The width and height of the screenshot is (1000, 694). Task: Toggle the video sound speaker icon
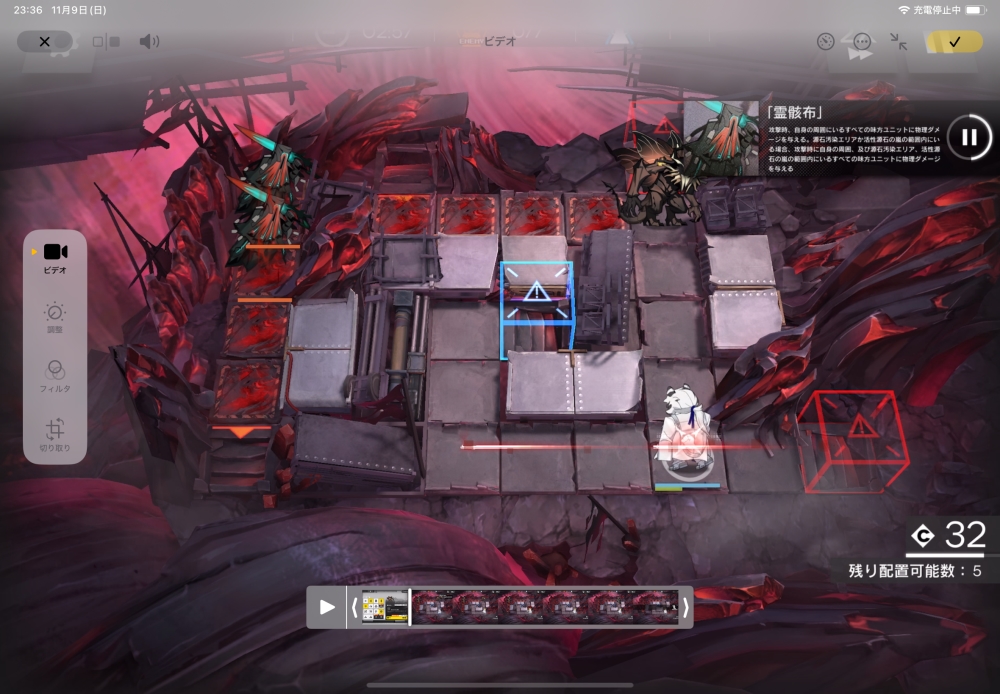point(149,41)
